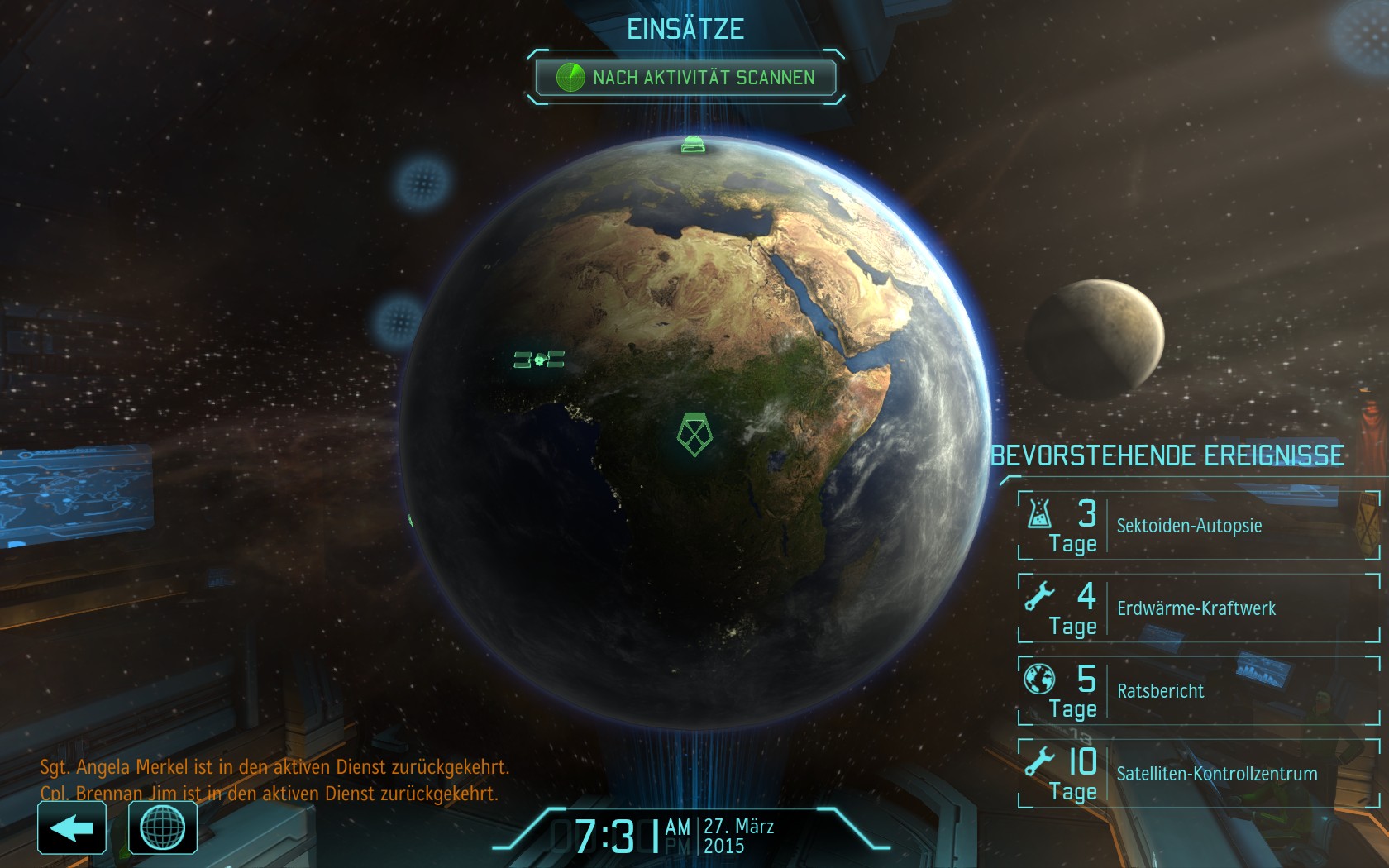Screen dimensions: 1389x868
Task: Select the green marker atop the globe
Action: [x=693, y=145]
